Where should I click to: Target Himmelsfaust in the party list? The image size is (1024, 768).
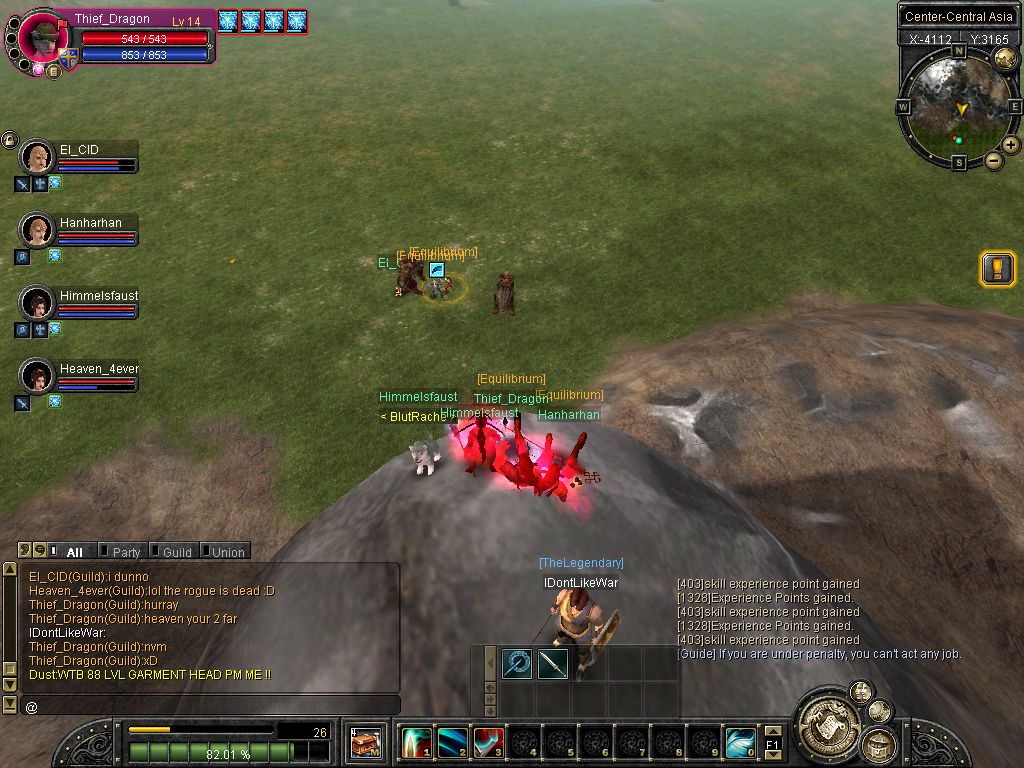[37, 303]
